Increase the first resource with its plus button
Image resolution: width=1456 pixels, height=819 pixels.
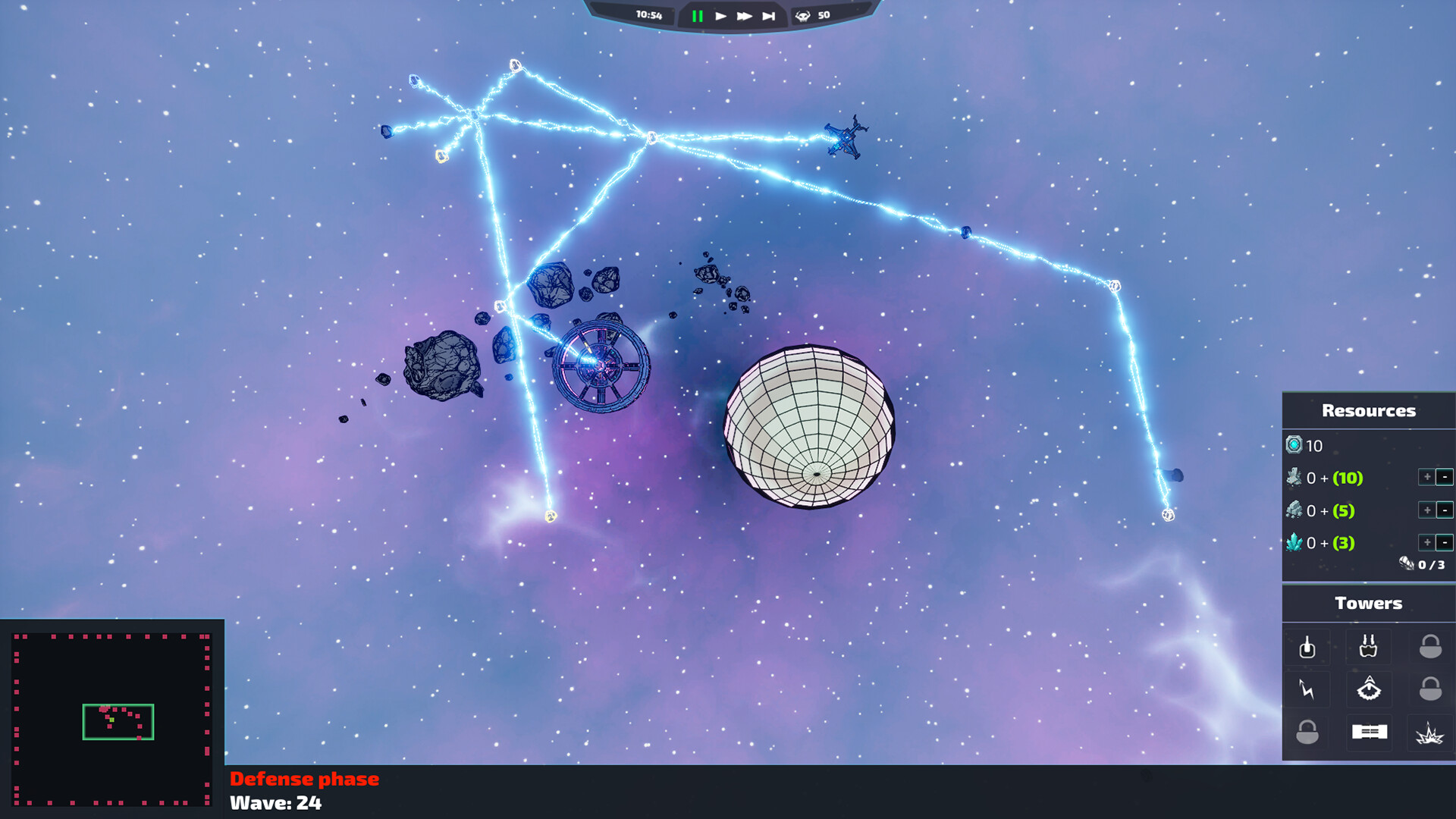pos(1428,478)
